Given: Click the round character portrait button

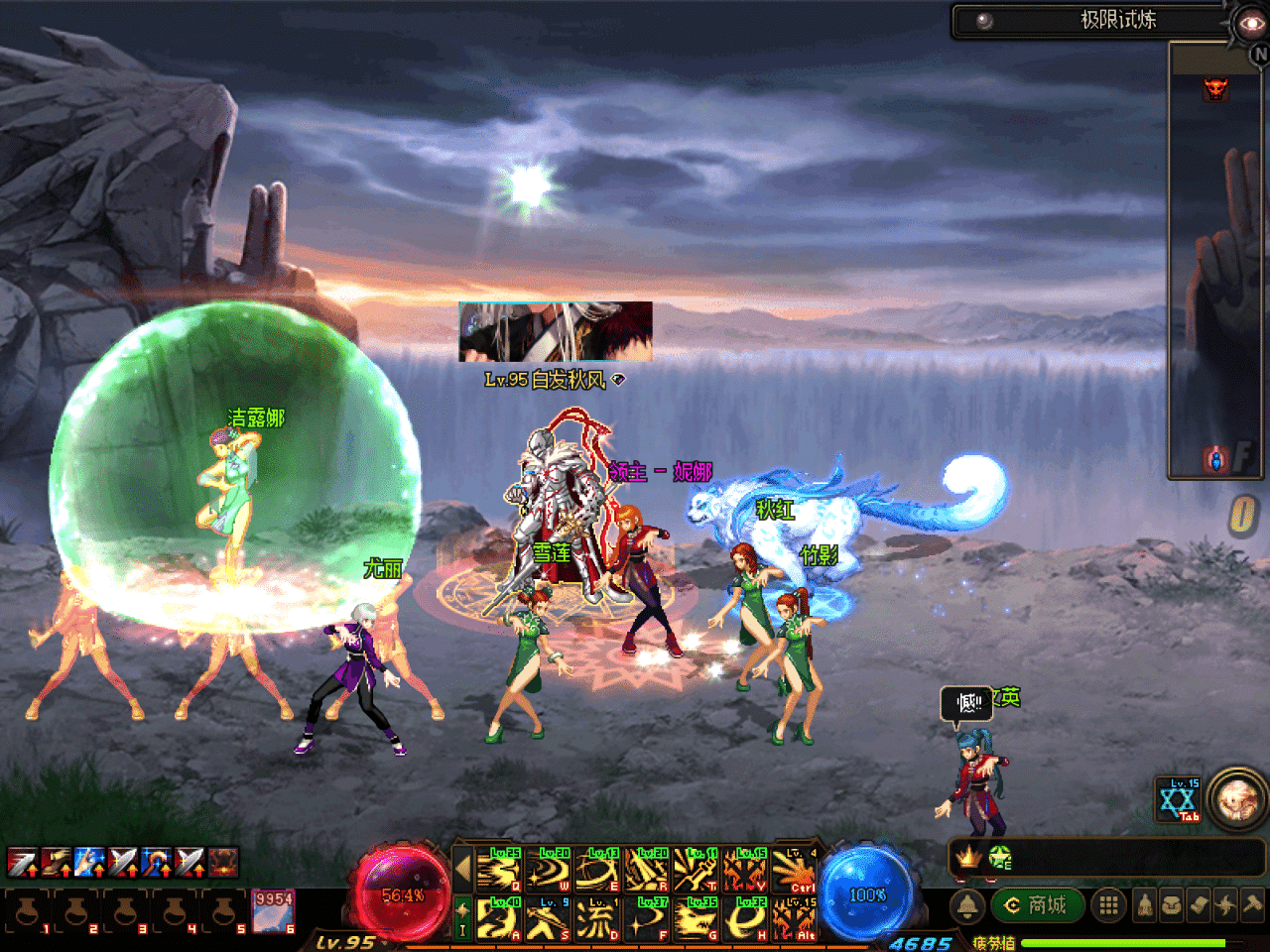Looking at the screenshot, I should click(1237, 798).
